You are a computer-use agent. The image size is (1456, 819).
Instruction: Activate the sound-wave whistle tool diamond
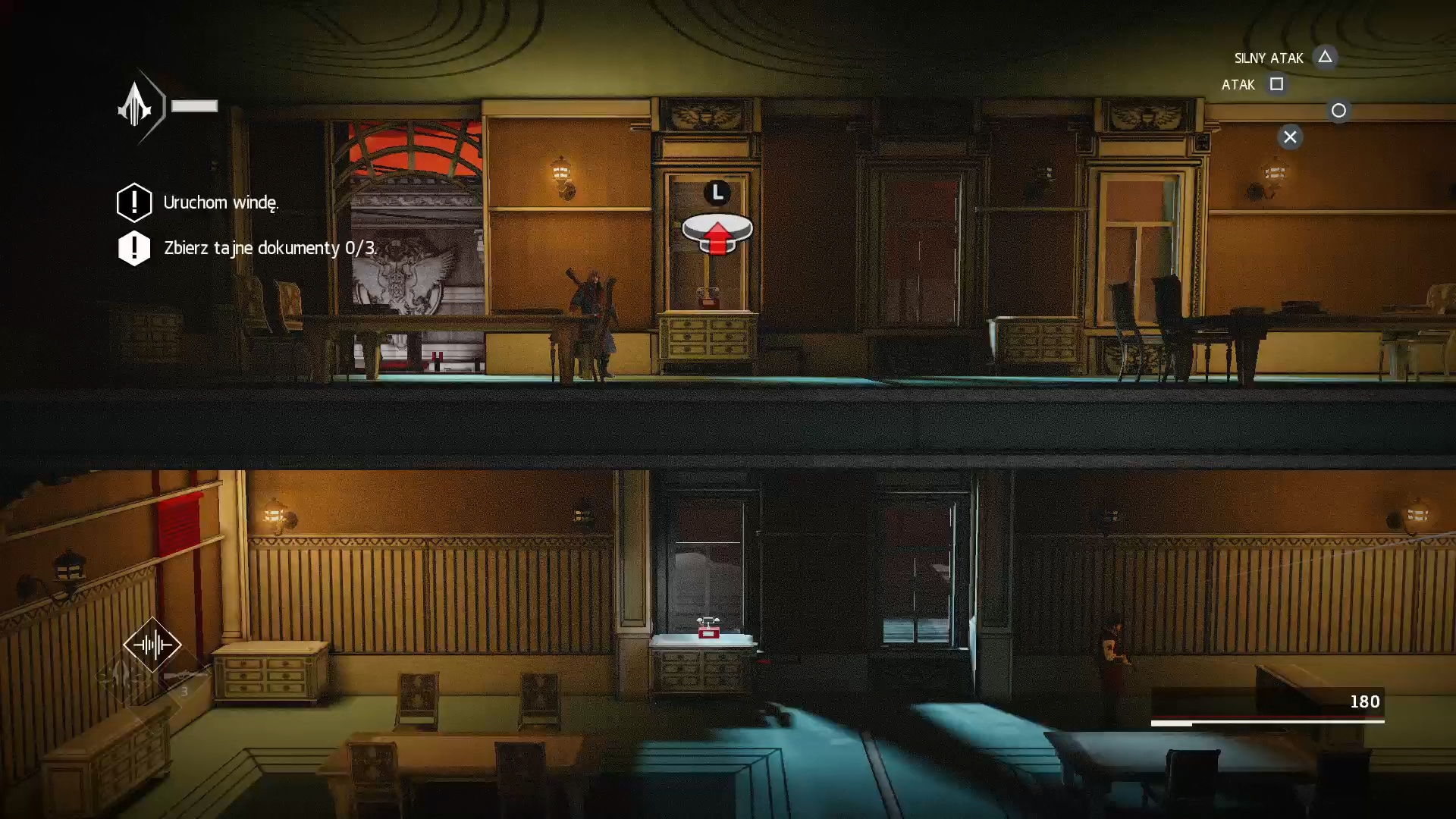point(152,645)
